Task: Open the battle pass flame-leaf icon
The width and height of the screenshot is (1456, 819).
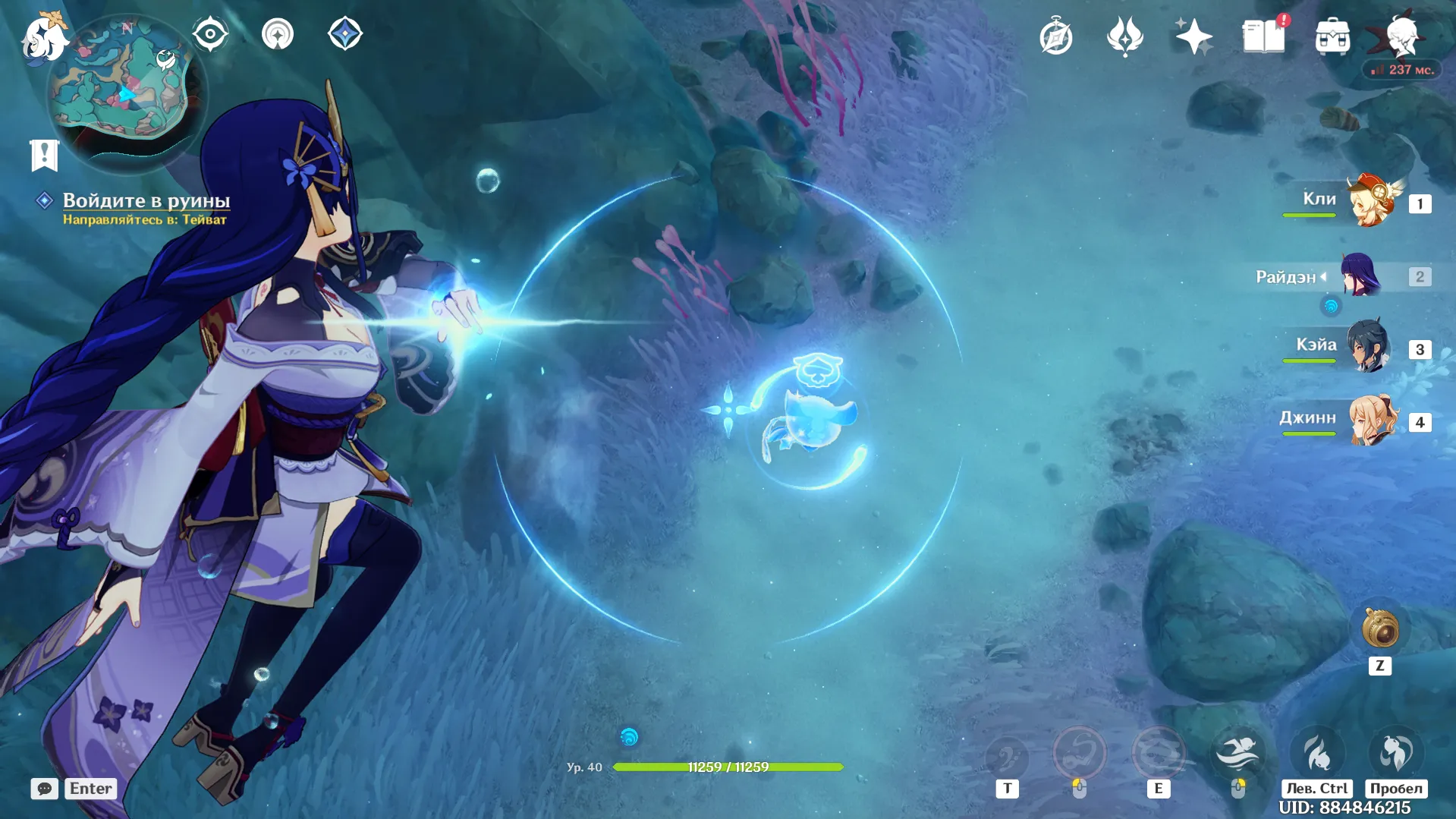Action: tap(1124, 36)
